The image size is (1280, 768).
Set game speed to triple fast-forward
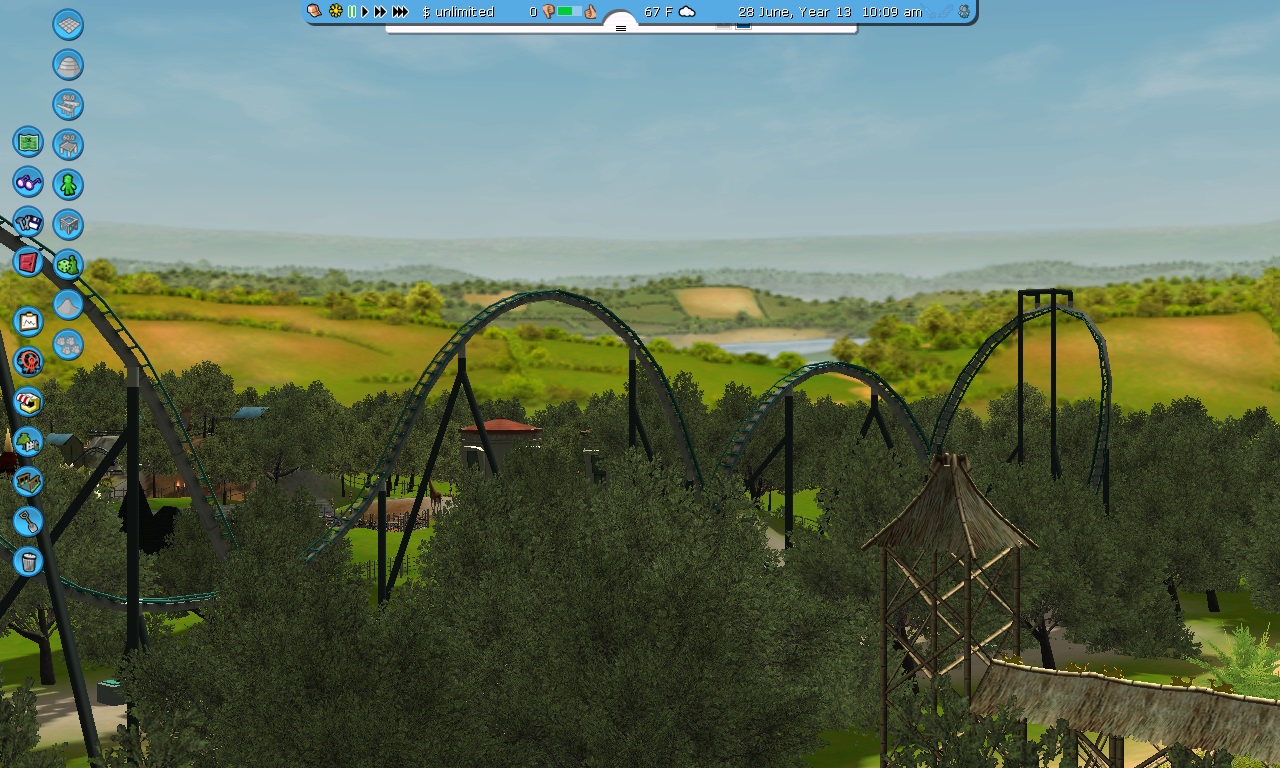(x=400, y=12)
